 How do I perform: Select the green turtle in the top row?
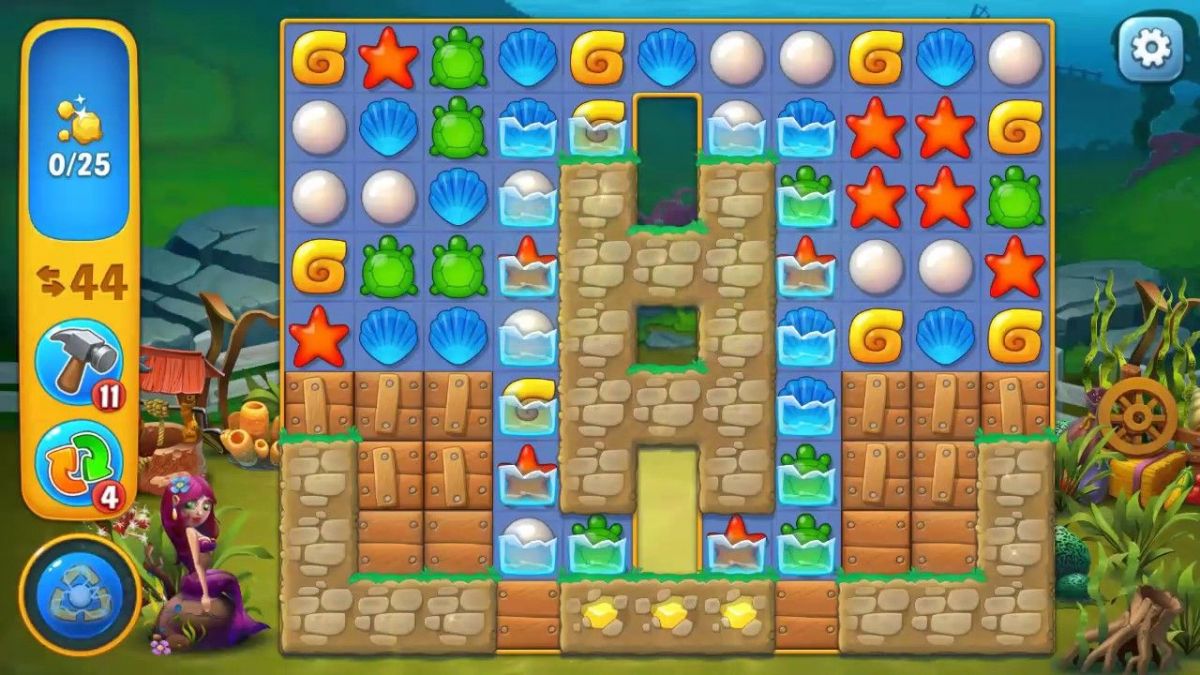click(x=458, y=58)
